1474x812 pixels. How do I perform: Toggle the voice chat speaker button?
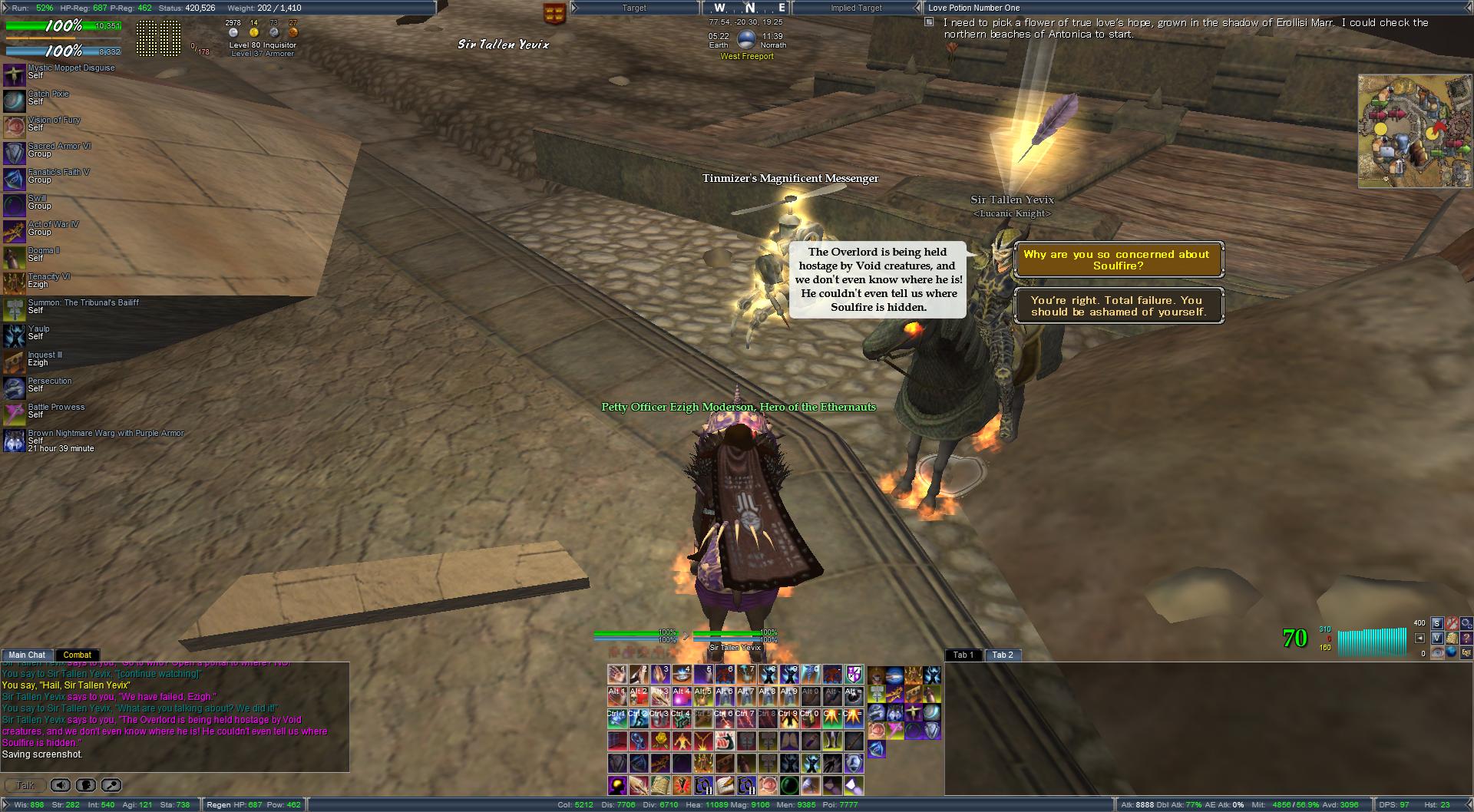61,785
